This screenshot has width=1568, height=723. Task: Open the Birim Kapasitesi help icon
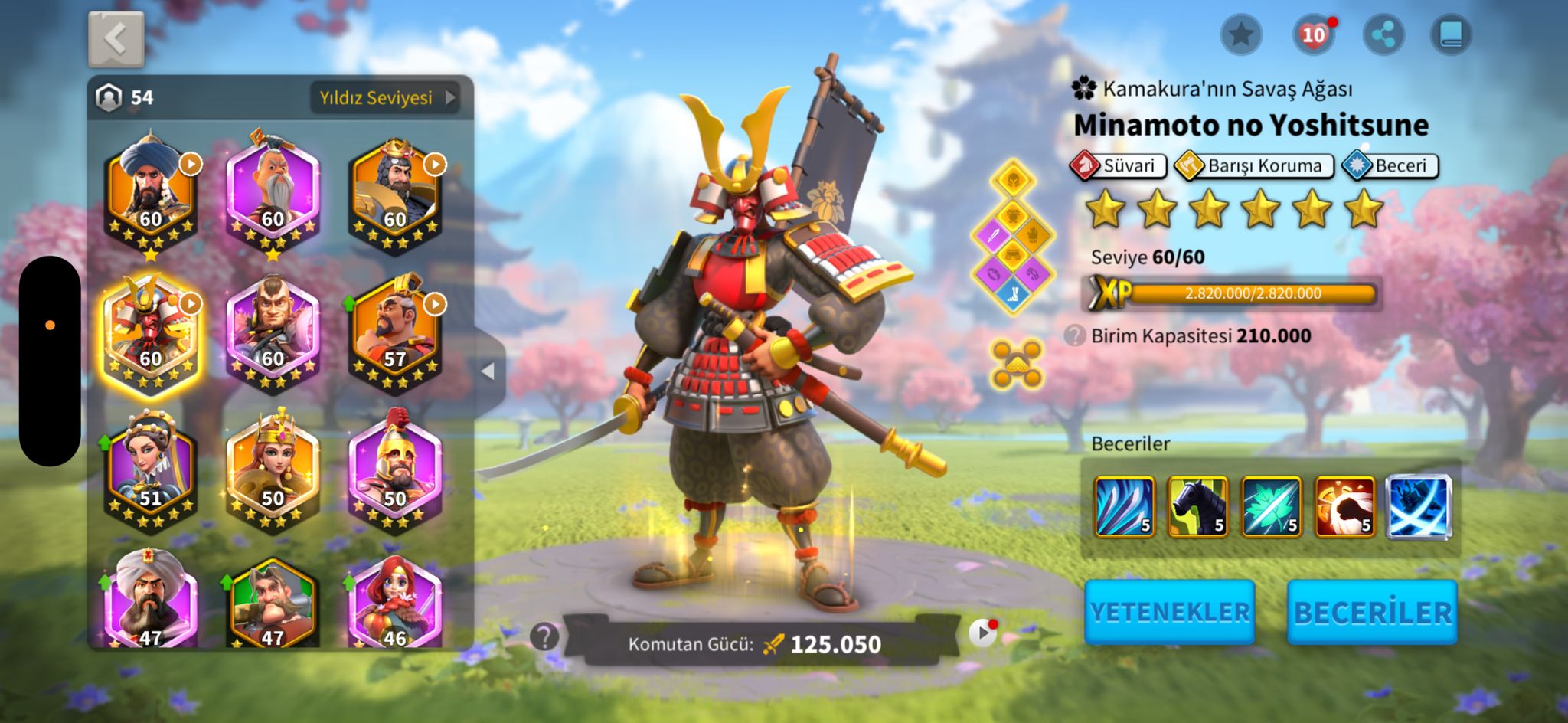[x=1075, y=335]
